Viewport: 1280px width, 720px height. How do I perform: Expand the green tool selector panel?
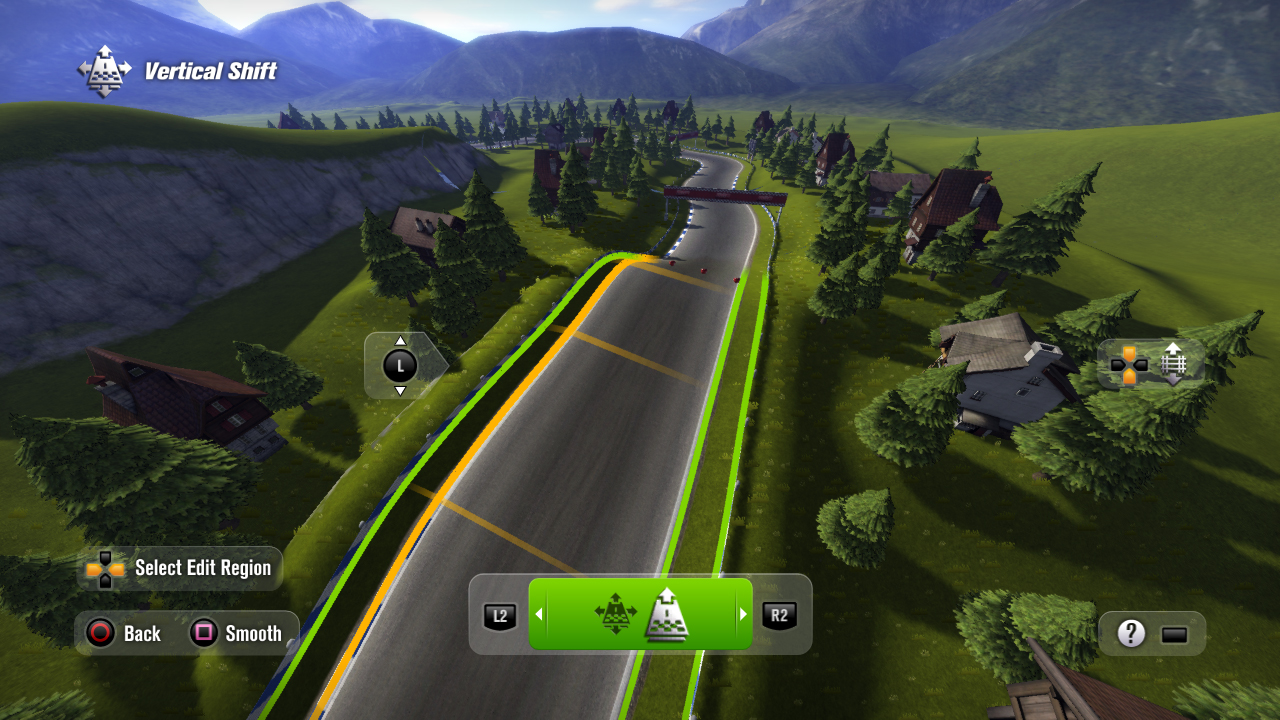pyautogui.click(x=640, y=615)
